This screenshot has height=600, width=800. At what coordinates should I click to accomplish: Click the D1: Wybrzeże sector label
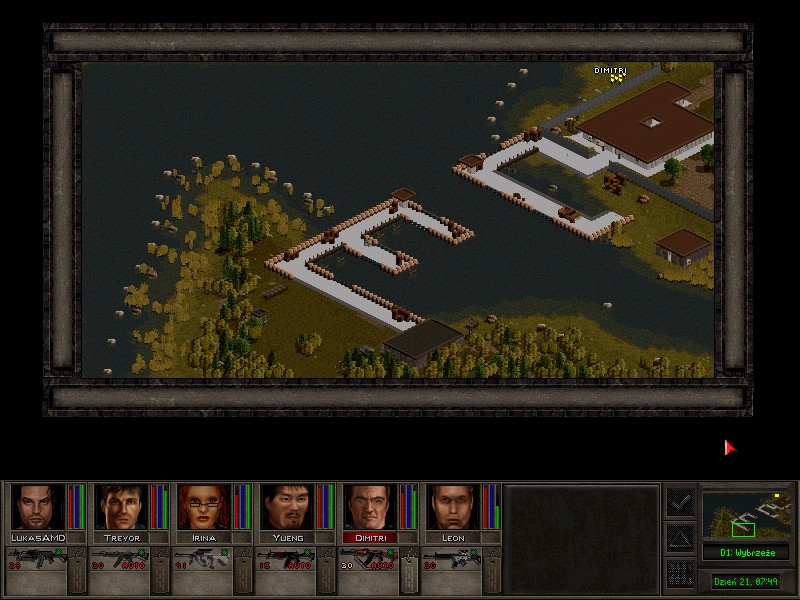745,552
